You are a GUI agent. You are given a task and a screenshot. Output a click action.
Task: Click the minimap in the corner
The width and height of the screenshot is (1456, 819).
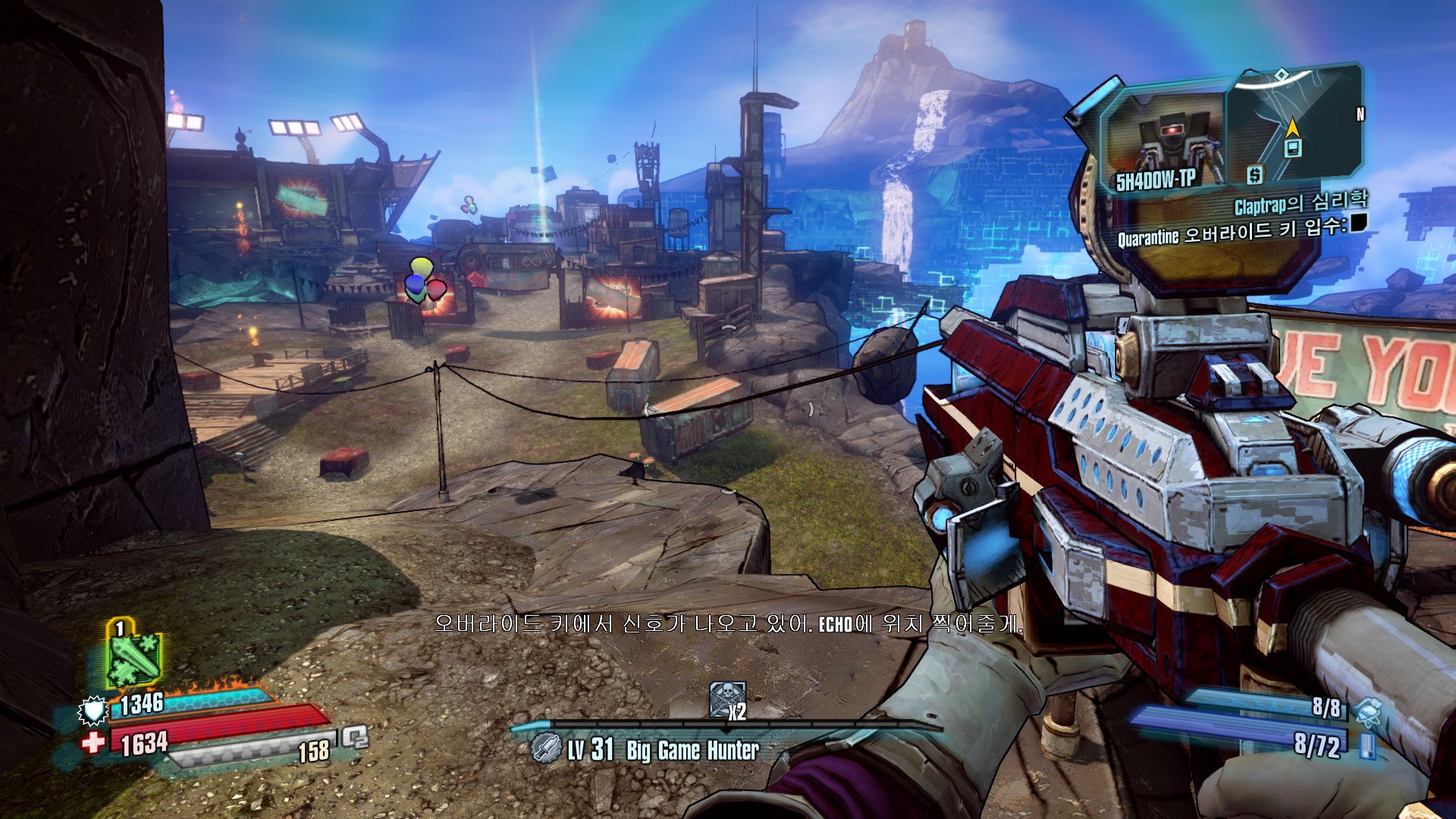point(1292,125)
